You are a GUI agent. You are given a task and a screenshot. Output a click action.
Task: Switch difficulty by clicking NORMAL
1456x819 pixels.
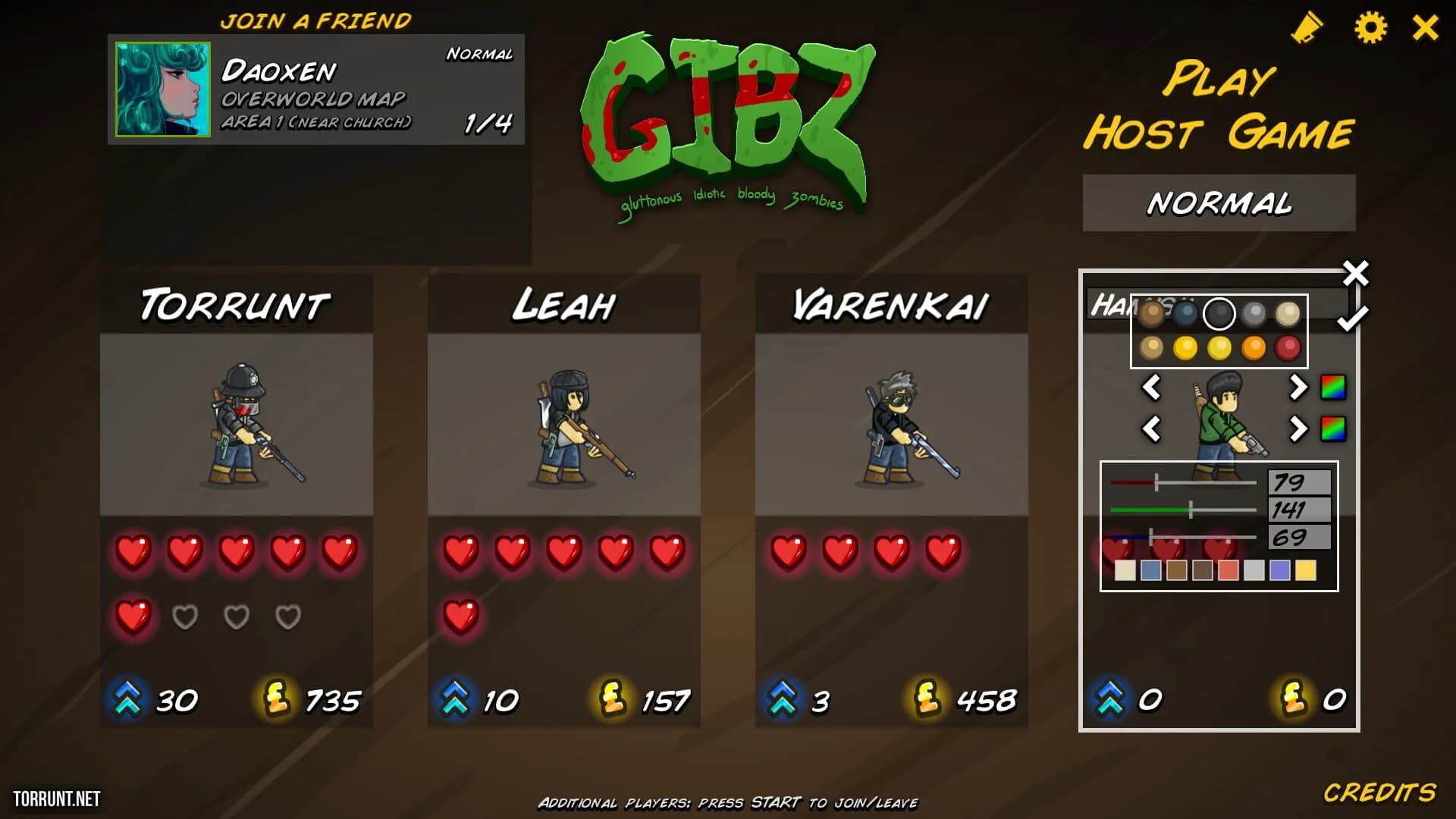(x=1219, y=202)
